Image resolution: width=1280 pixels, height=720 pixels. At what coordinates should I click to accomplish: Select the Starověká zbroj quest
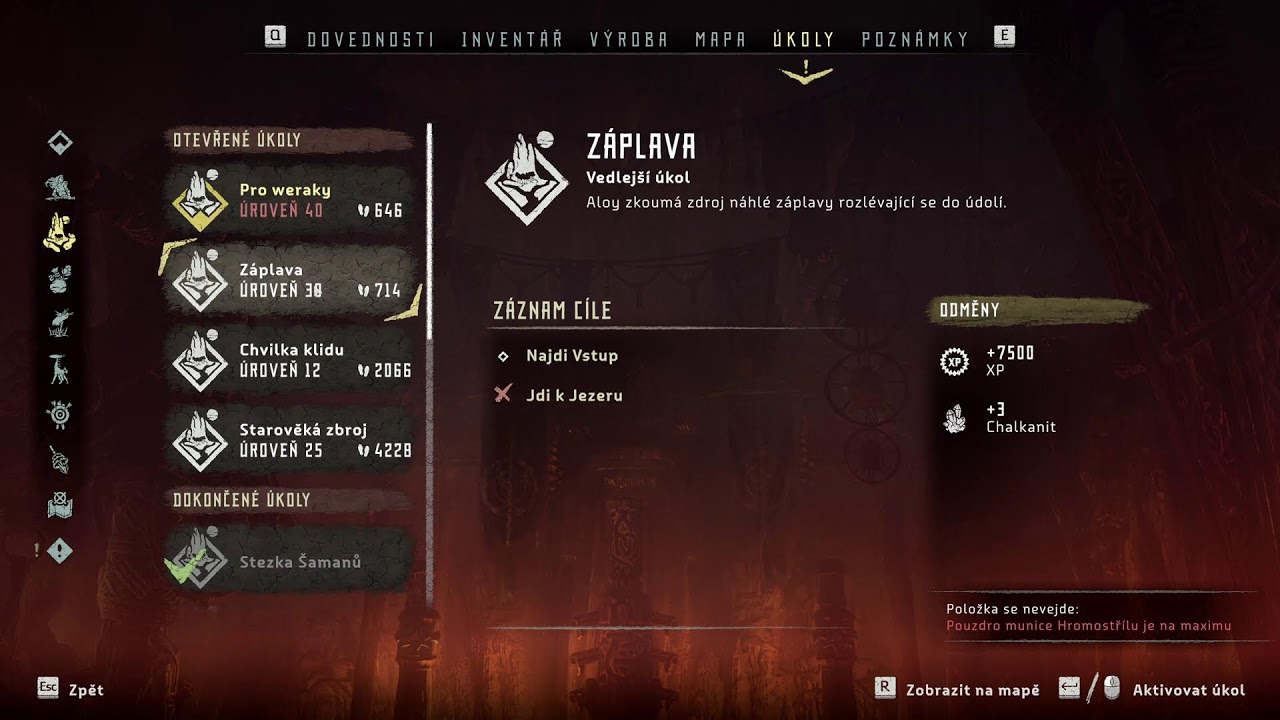click(x=290, y=440)
